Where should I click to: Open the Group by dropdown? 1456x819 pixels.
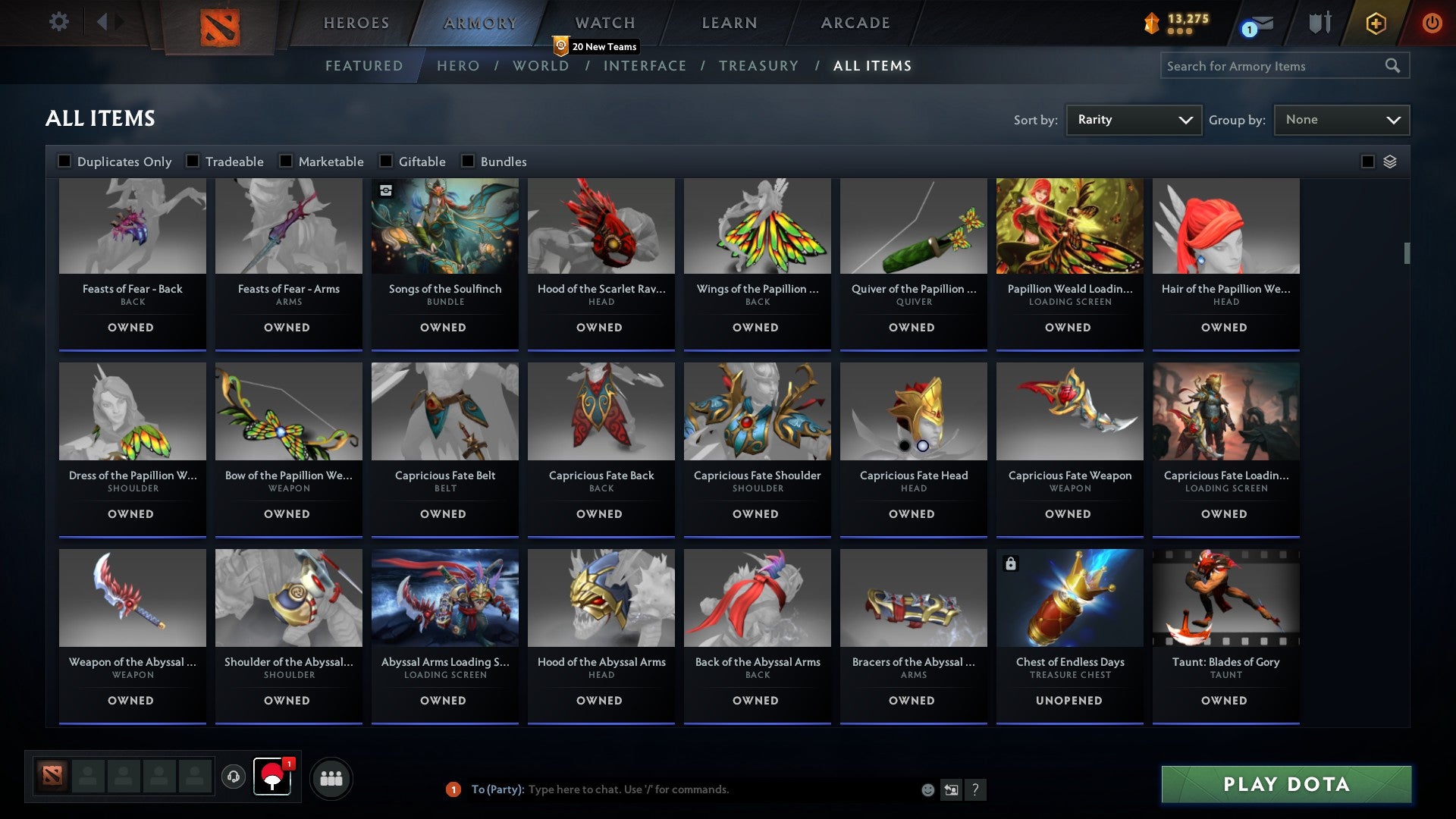(x=1341, y=119)
